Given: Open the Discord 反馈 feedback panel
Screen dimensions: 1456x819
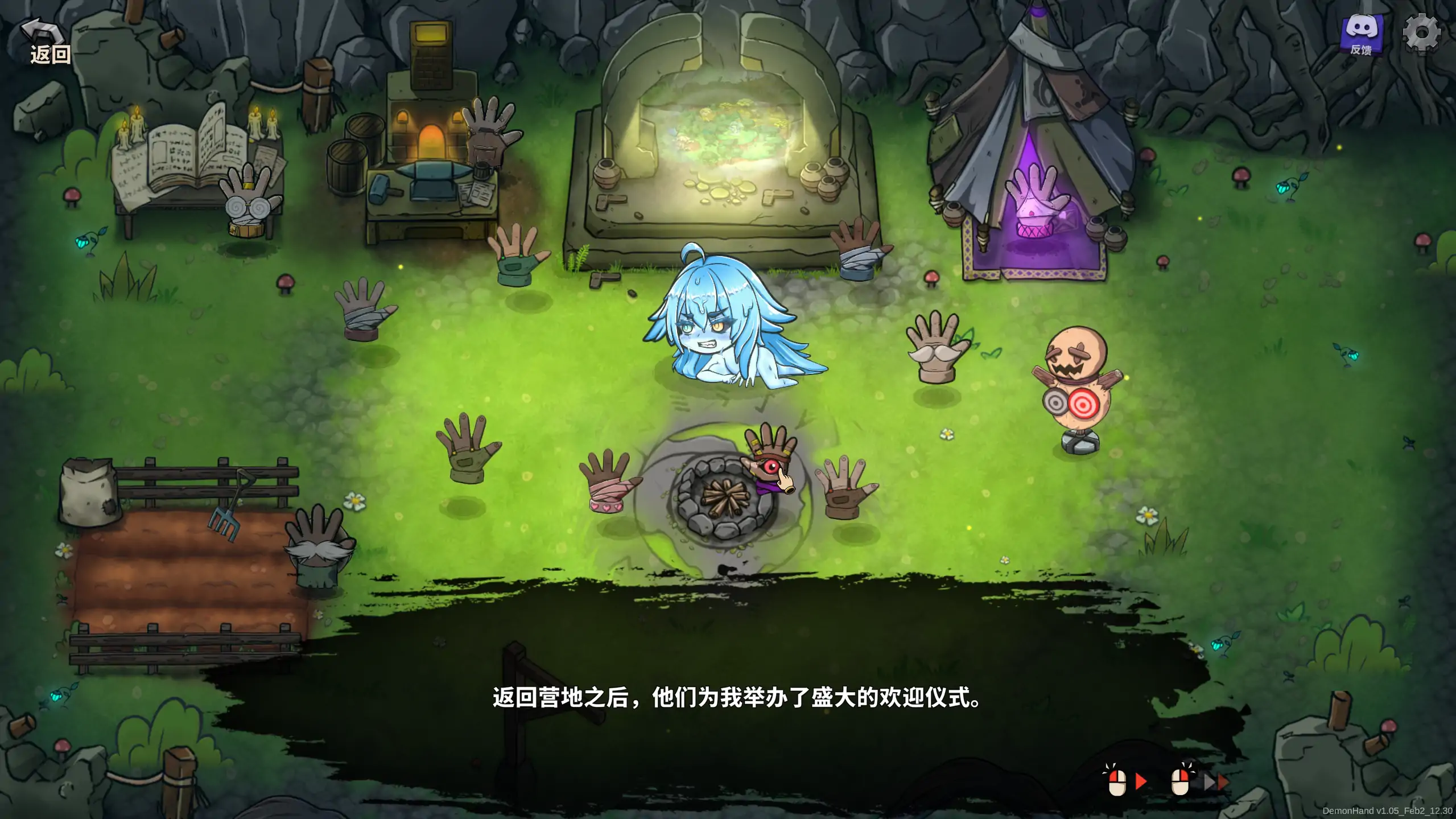Looking at the screenshot, I should pyautogui.click(x=1363, y=34).
